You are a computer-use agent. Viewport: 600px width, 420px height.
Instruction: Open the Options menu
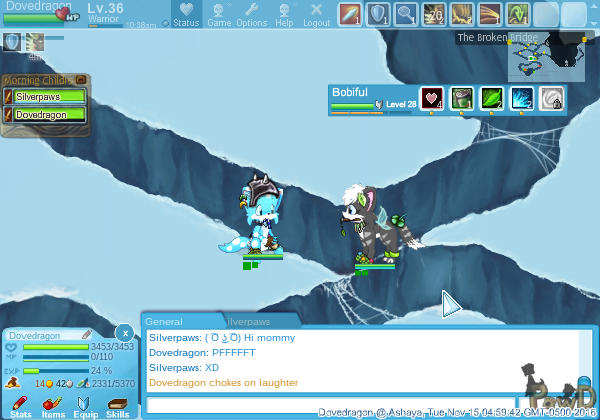point(251,14)
